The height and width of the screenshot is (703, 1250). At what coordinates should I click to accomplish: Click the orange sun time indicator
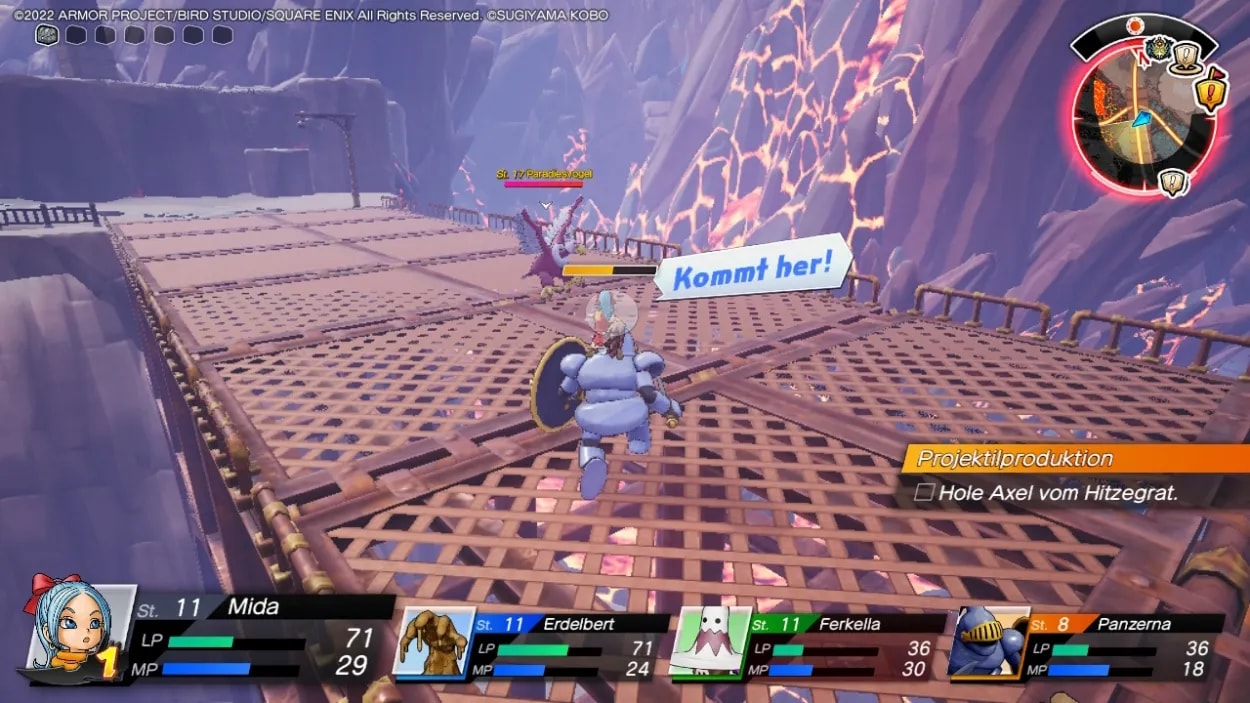[1134, 24]
